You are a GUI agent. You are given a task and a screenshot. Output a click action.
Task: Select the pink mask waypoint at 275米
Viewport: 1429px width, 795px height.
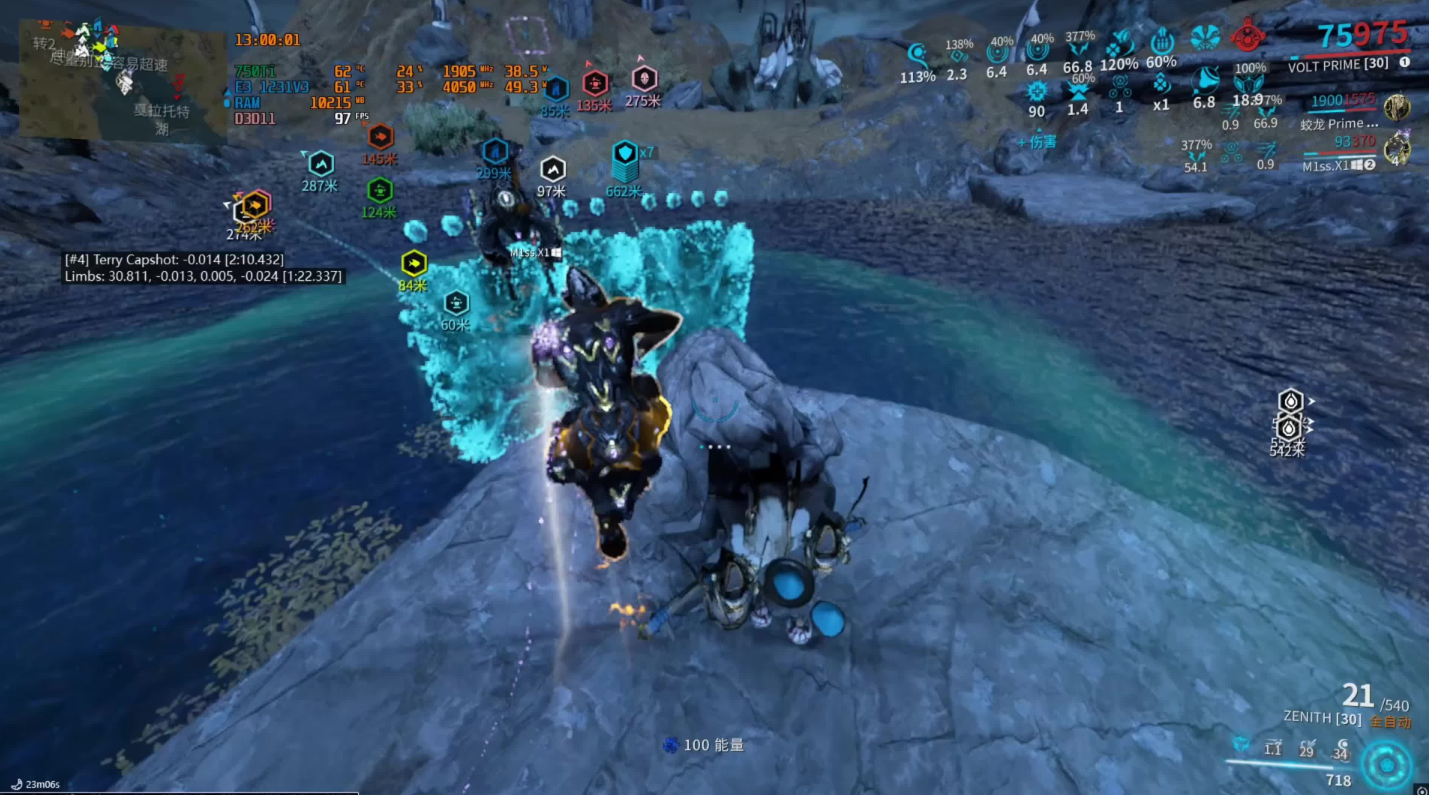coord(644,79)
